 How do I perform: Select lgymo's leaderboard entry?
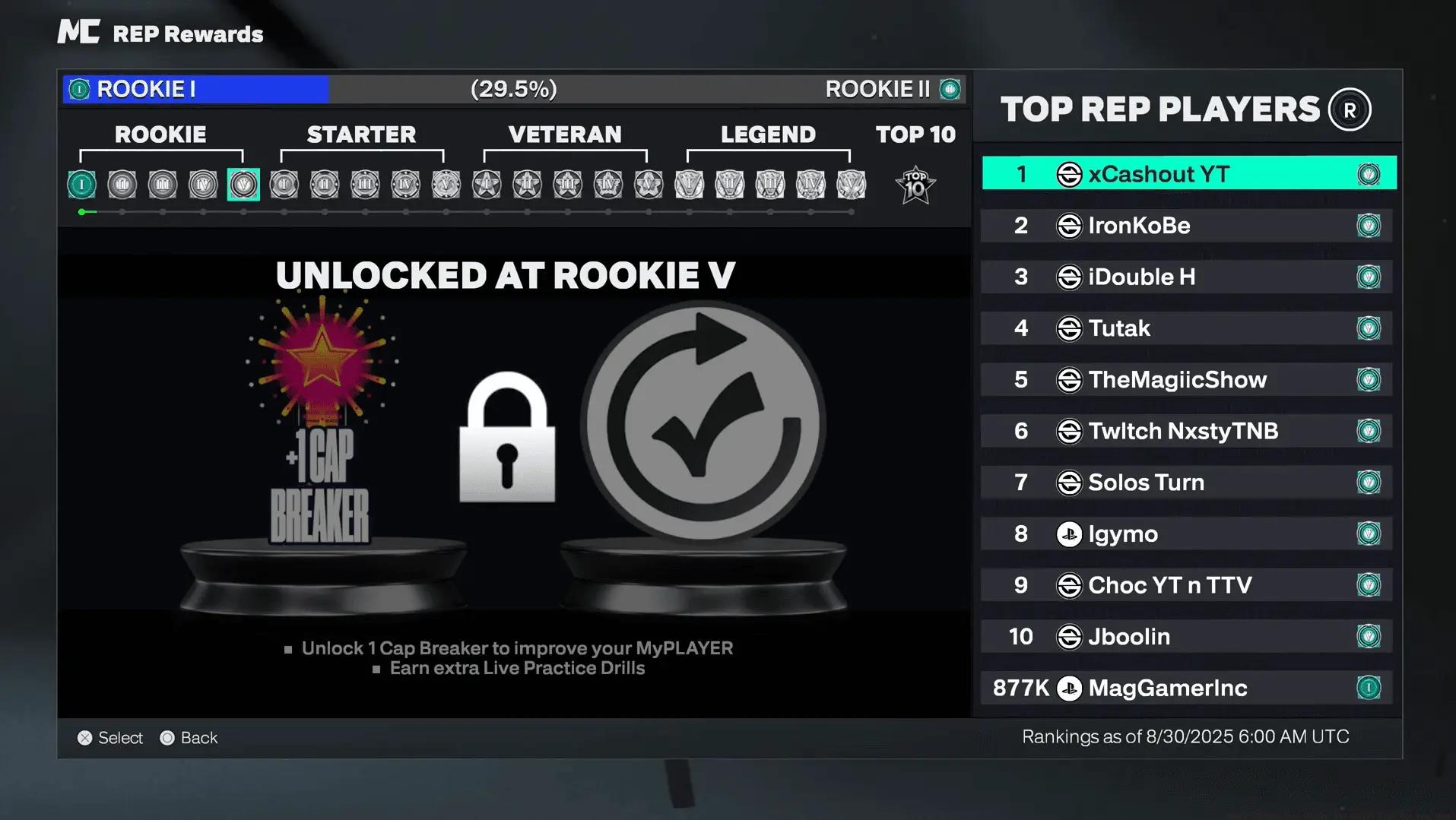[1187, 533]
